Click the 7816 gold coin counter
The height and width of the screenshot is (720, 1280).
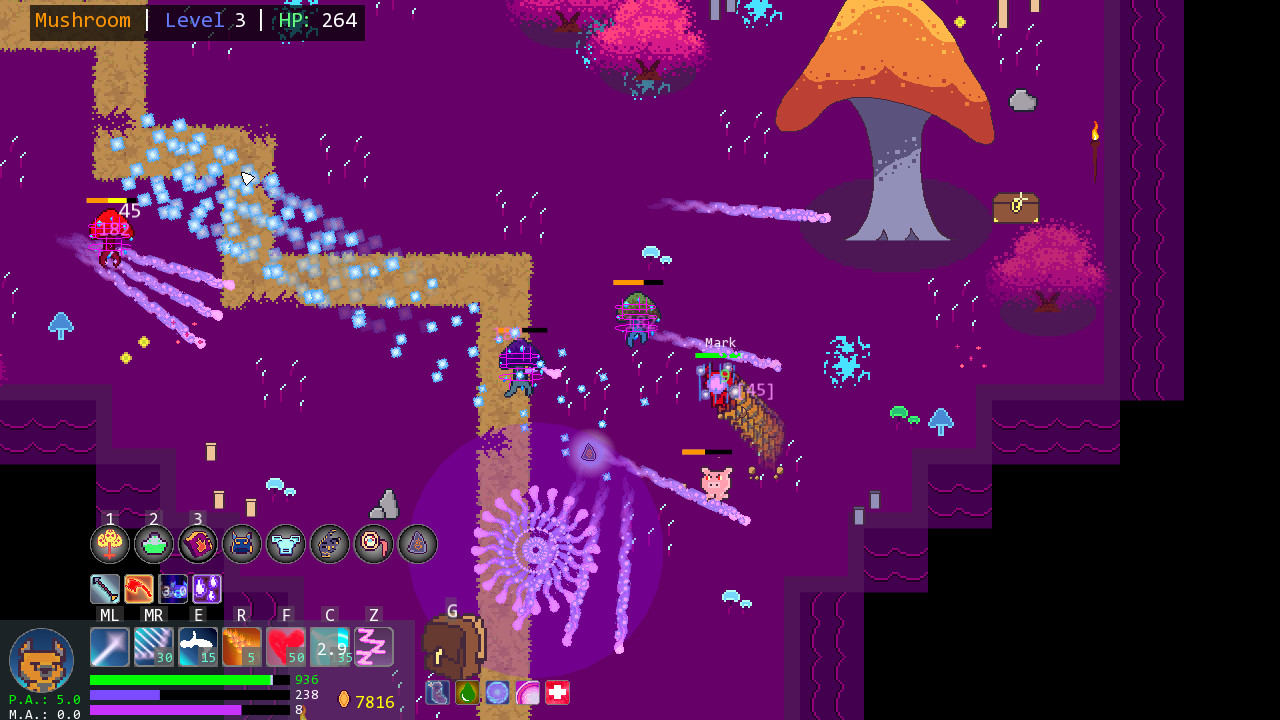(x=370, y=701)
